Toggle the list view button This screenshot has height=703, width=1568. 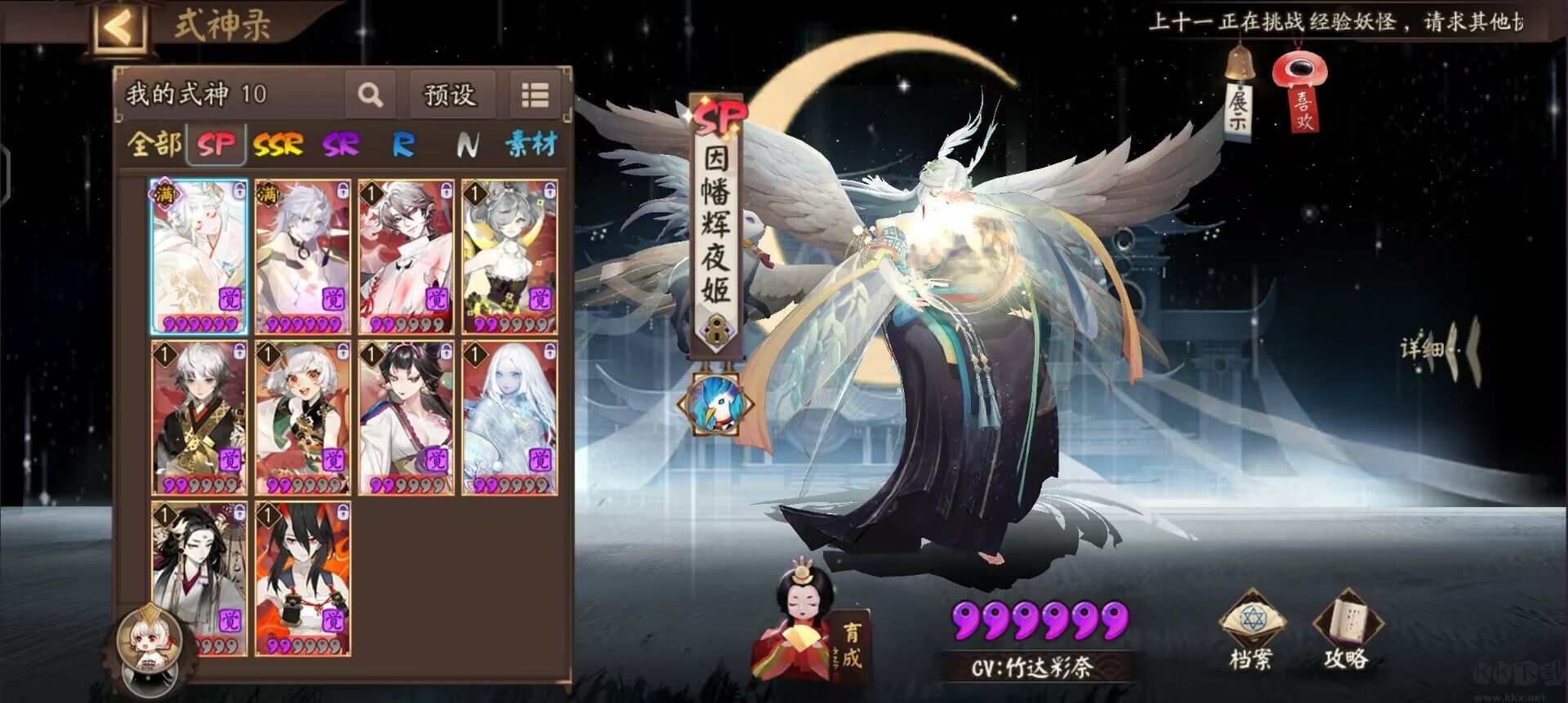[535, 95]
